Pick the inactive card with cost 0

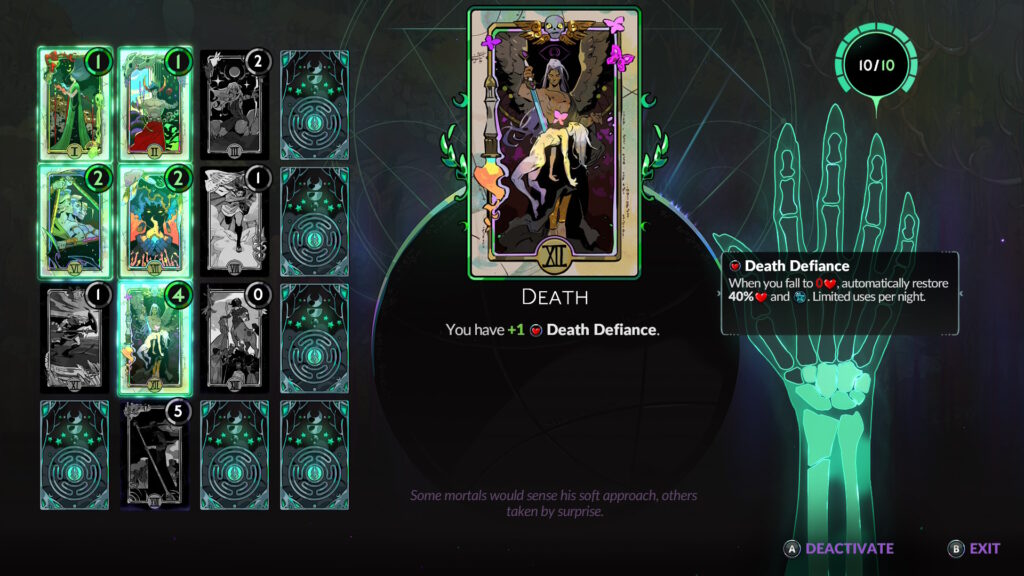(234, 338)
